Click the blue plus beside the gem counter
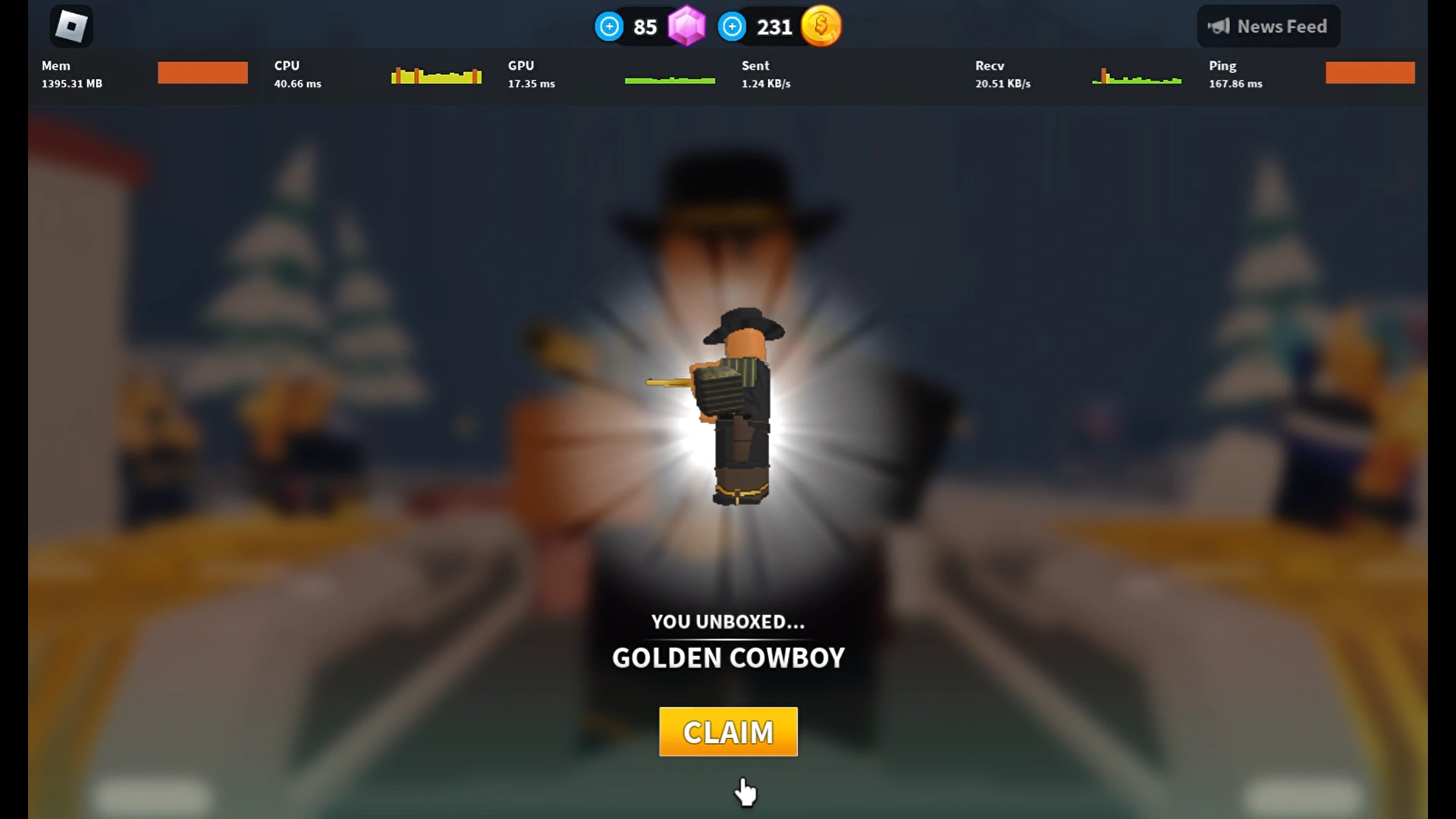 pos(609,26)
